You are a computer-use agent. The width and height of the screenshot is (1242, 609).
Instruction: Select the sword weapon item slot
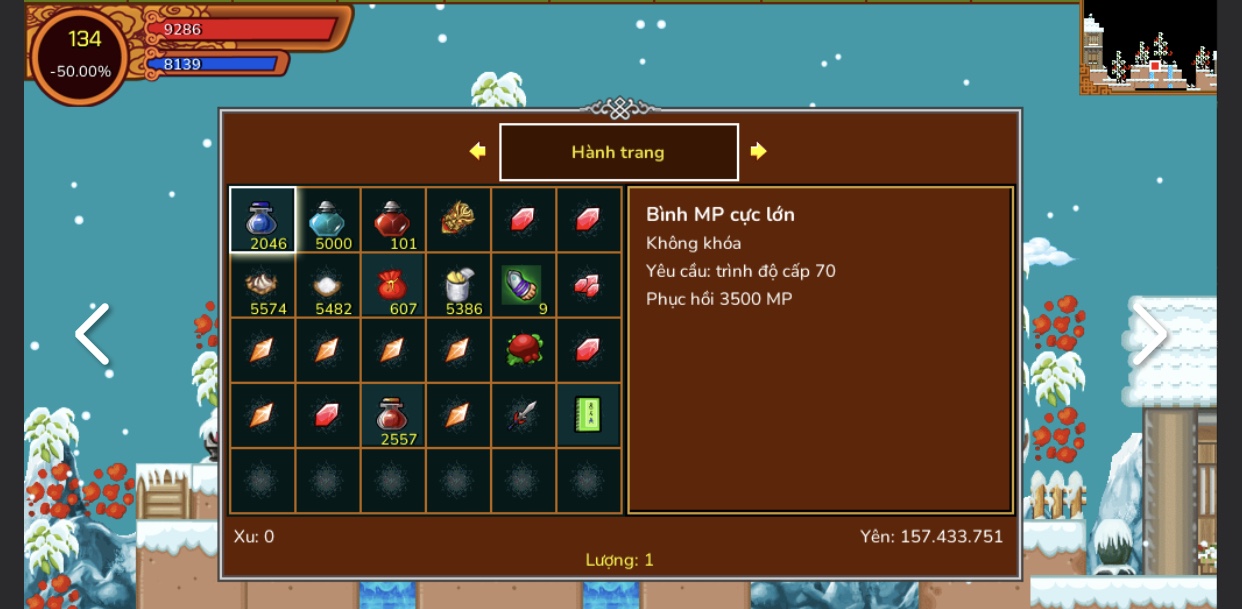click(x=523, y=415)
